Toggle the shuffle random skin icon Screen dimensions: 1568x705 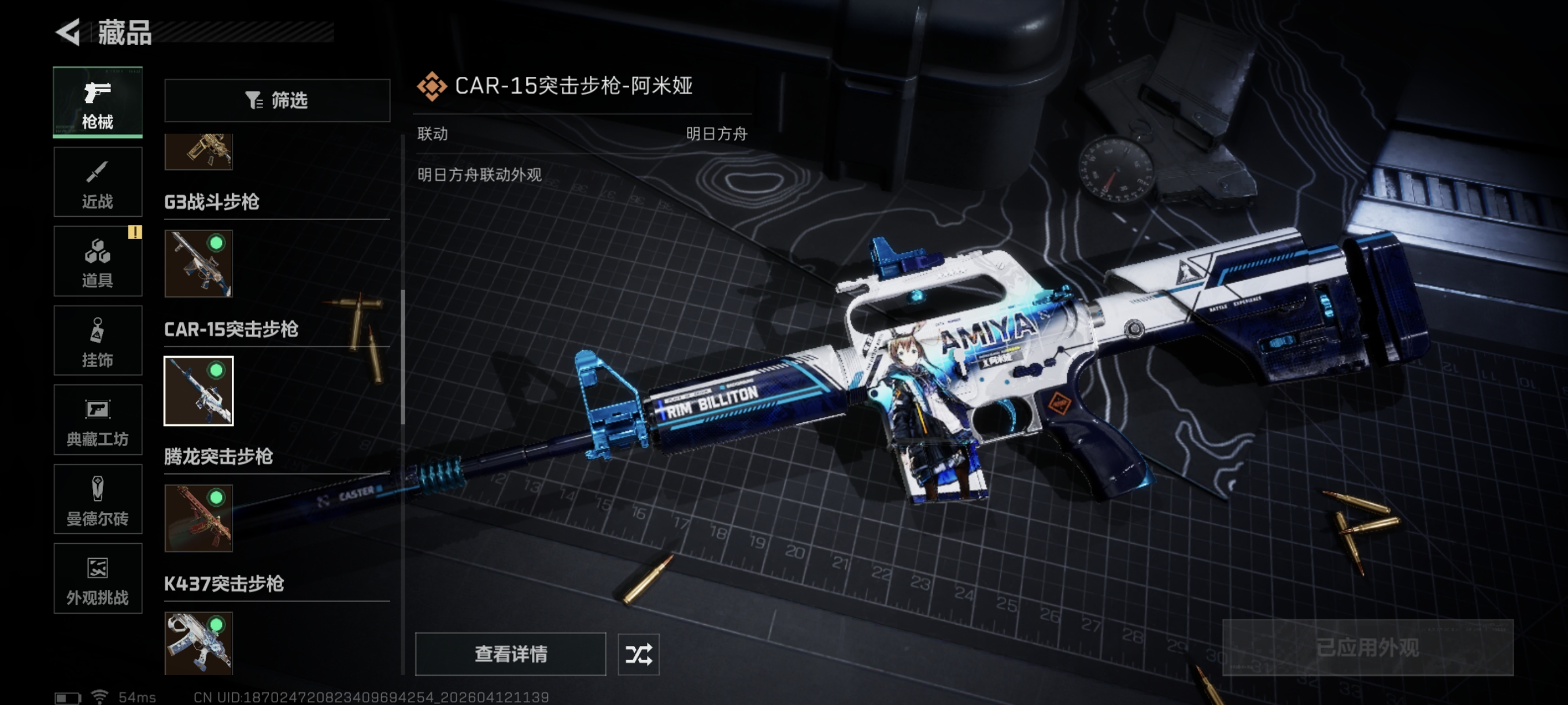click(x=638, y=654)
